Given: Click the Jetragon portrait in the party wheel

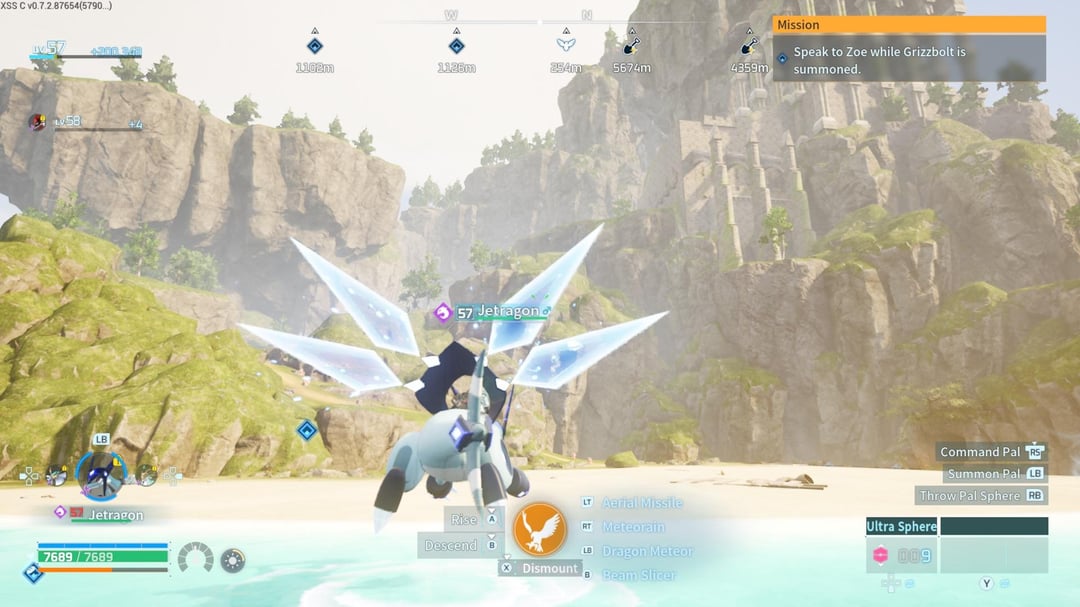Looking at the screenshot, I should pyautogui.click(x=101, y=473).
